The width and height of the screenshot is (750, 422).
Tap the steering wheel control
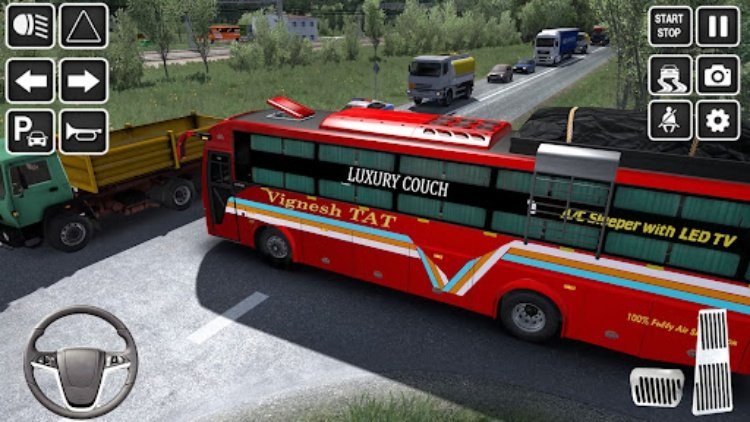pos(80,361)
